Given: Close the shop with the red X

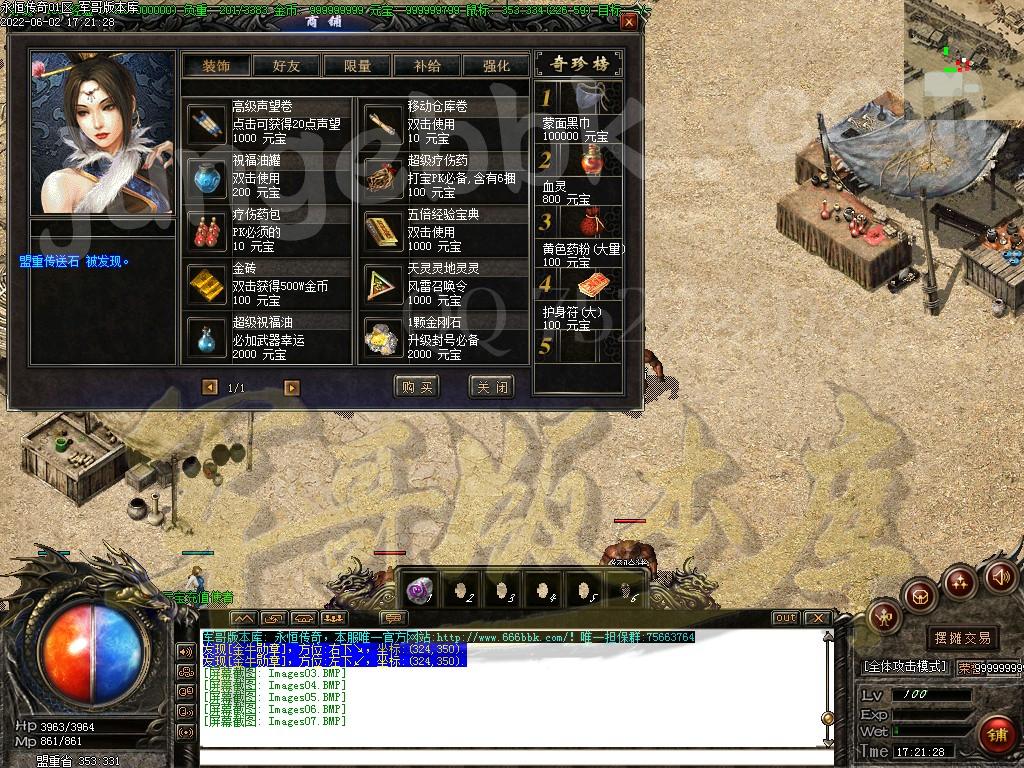Looking at the screenshot, I should [x=628, y=21].
